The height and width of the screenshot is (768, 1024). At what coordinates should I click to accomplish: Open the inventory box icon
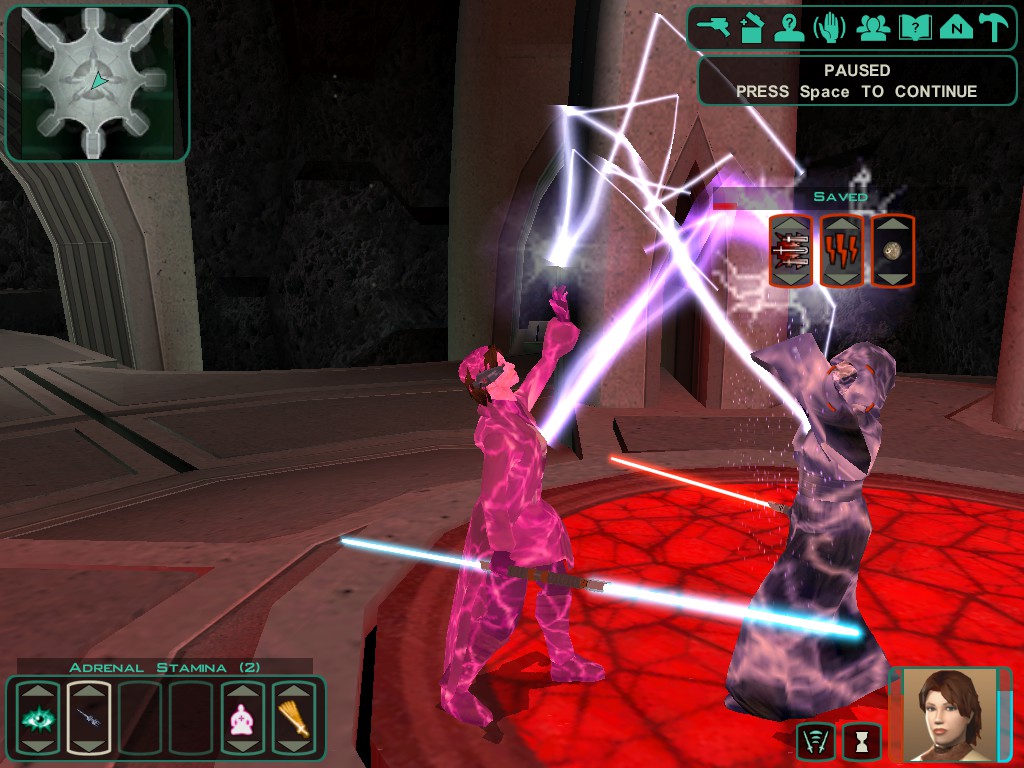(x=752, y=28)
